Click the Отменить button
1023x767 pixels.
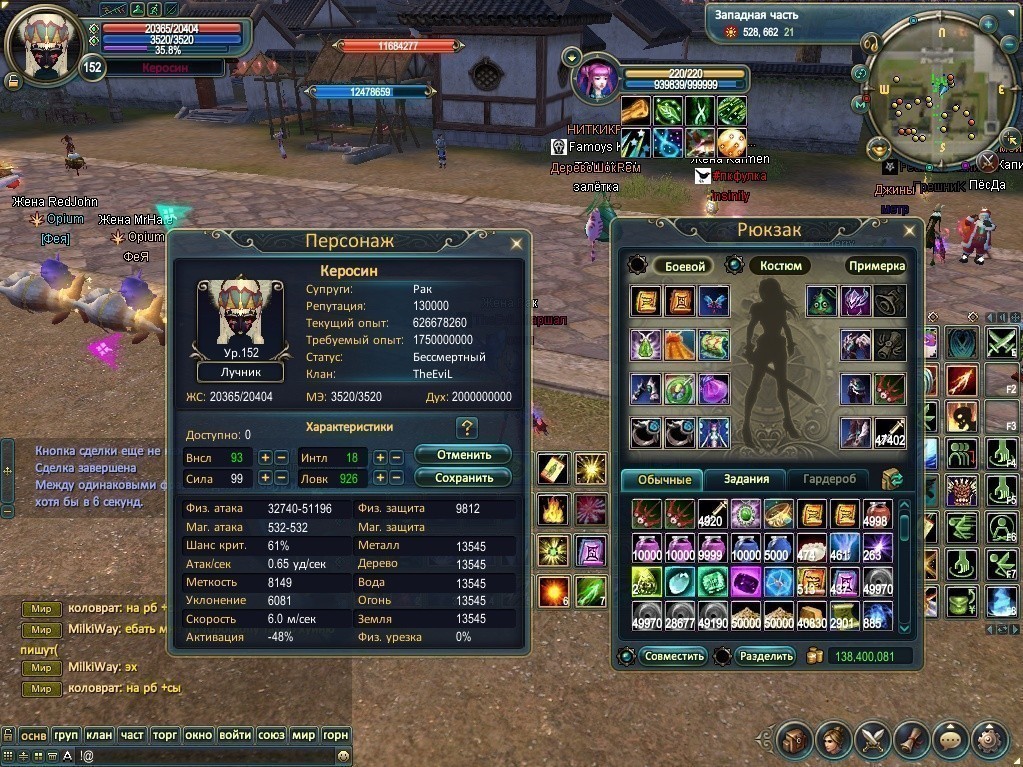[462, 455]
